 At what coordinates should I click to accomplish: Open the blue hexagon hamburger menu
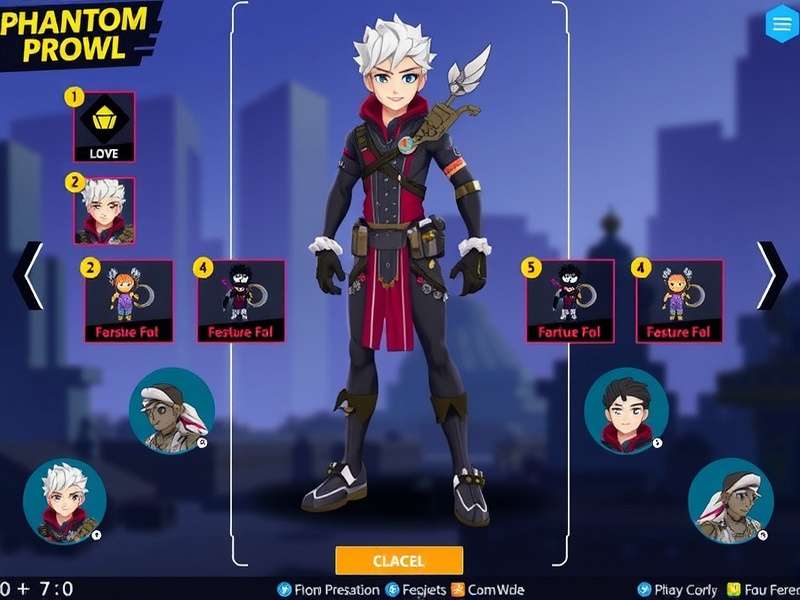coord(780,24)
